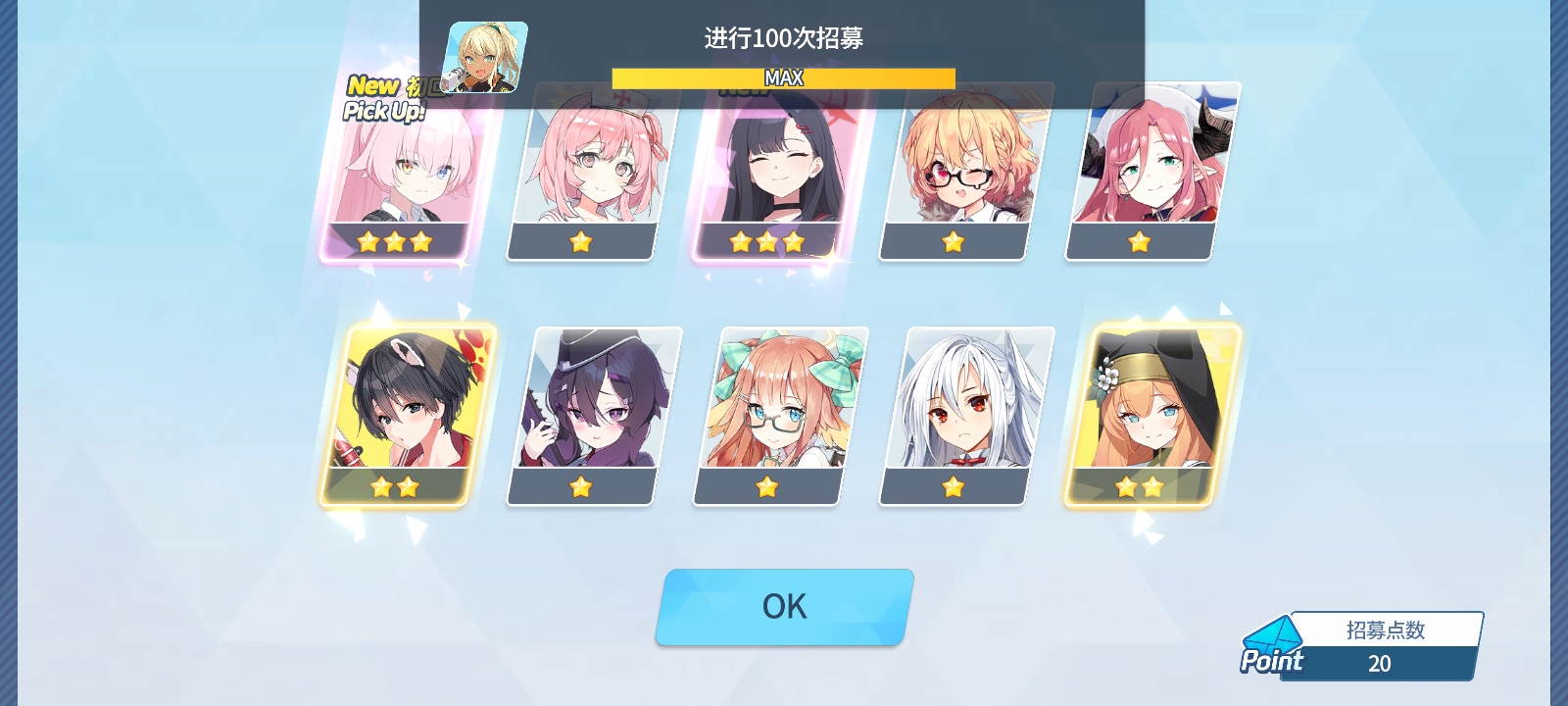
Task: Click the three stars on the Pick Up card
Action: coord(396,241)
